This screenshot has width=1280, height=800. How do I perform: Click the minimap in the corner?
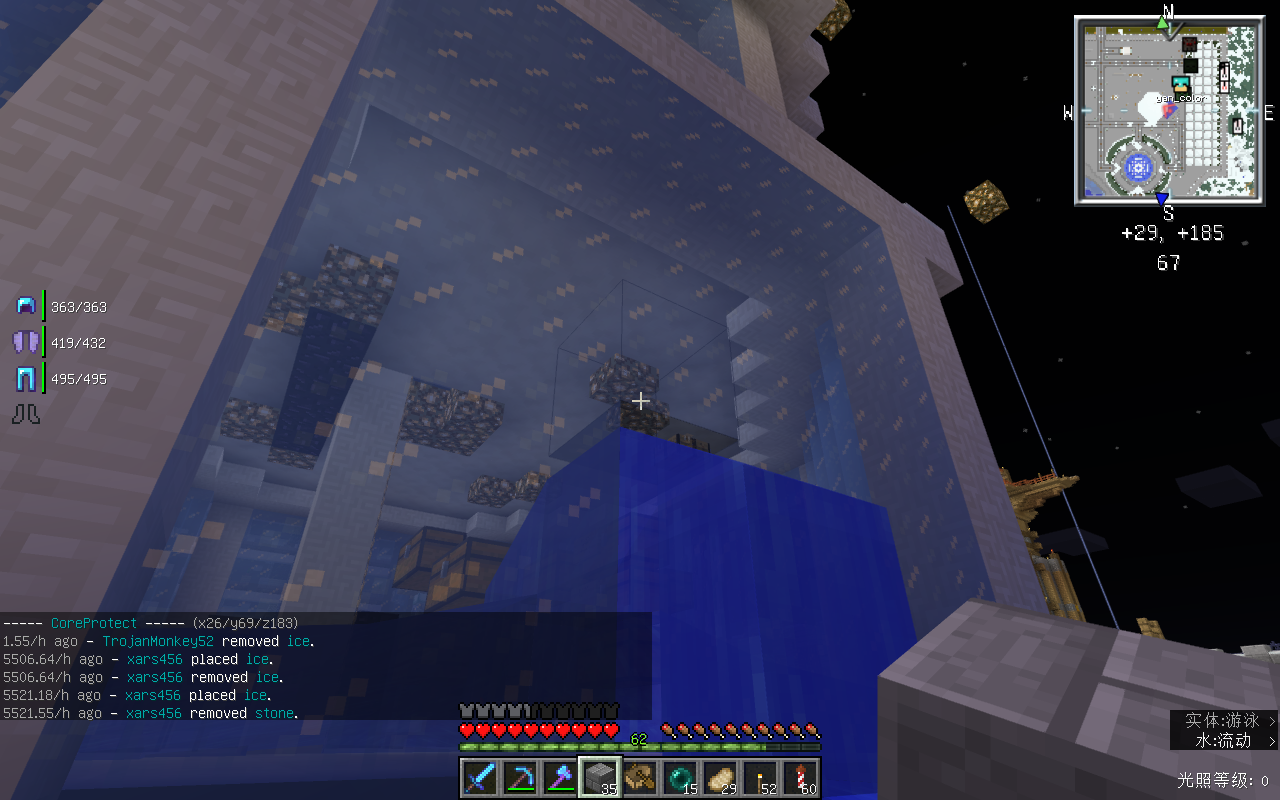[1167, 110]
